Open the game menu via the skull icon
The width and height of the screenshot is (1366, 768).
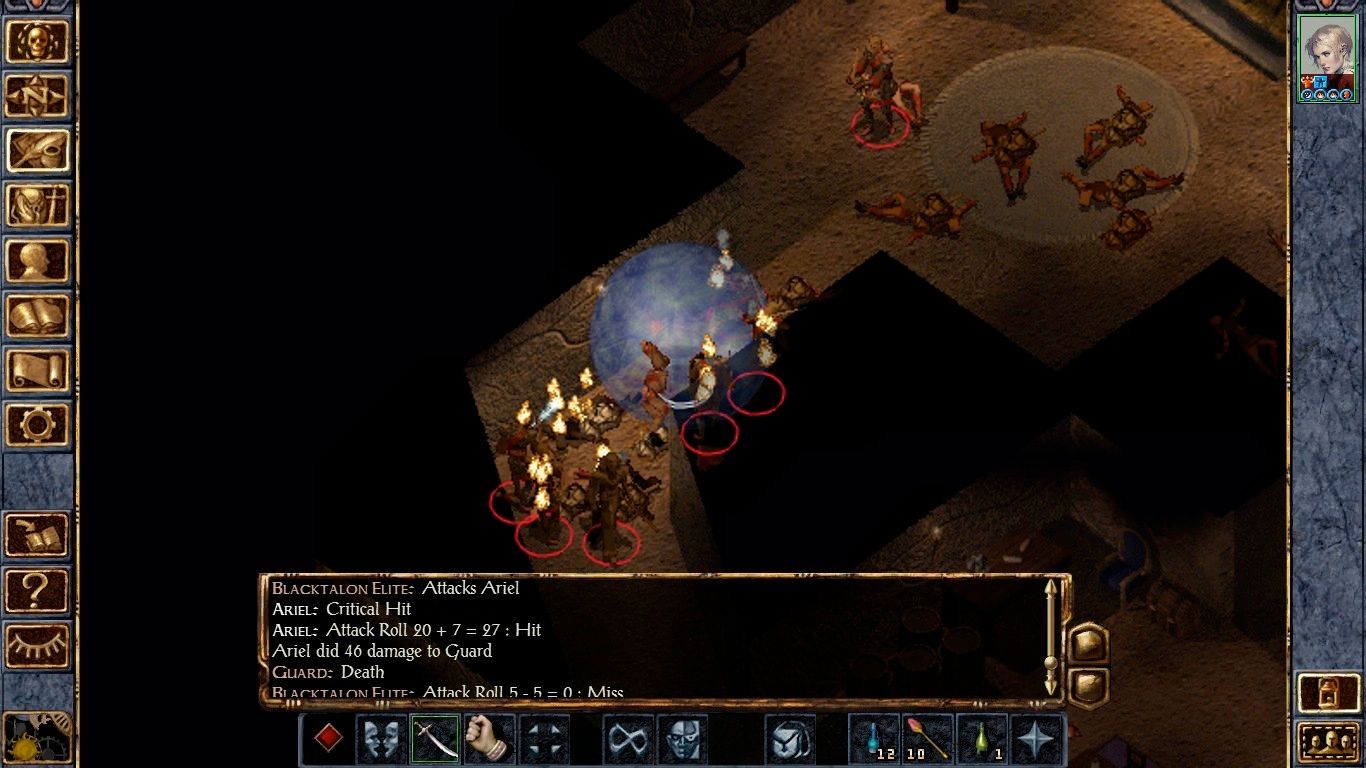tap(38, 42)
